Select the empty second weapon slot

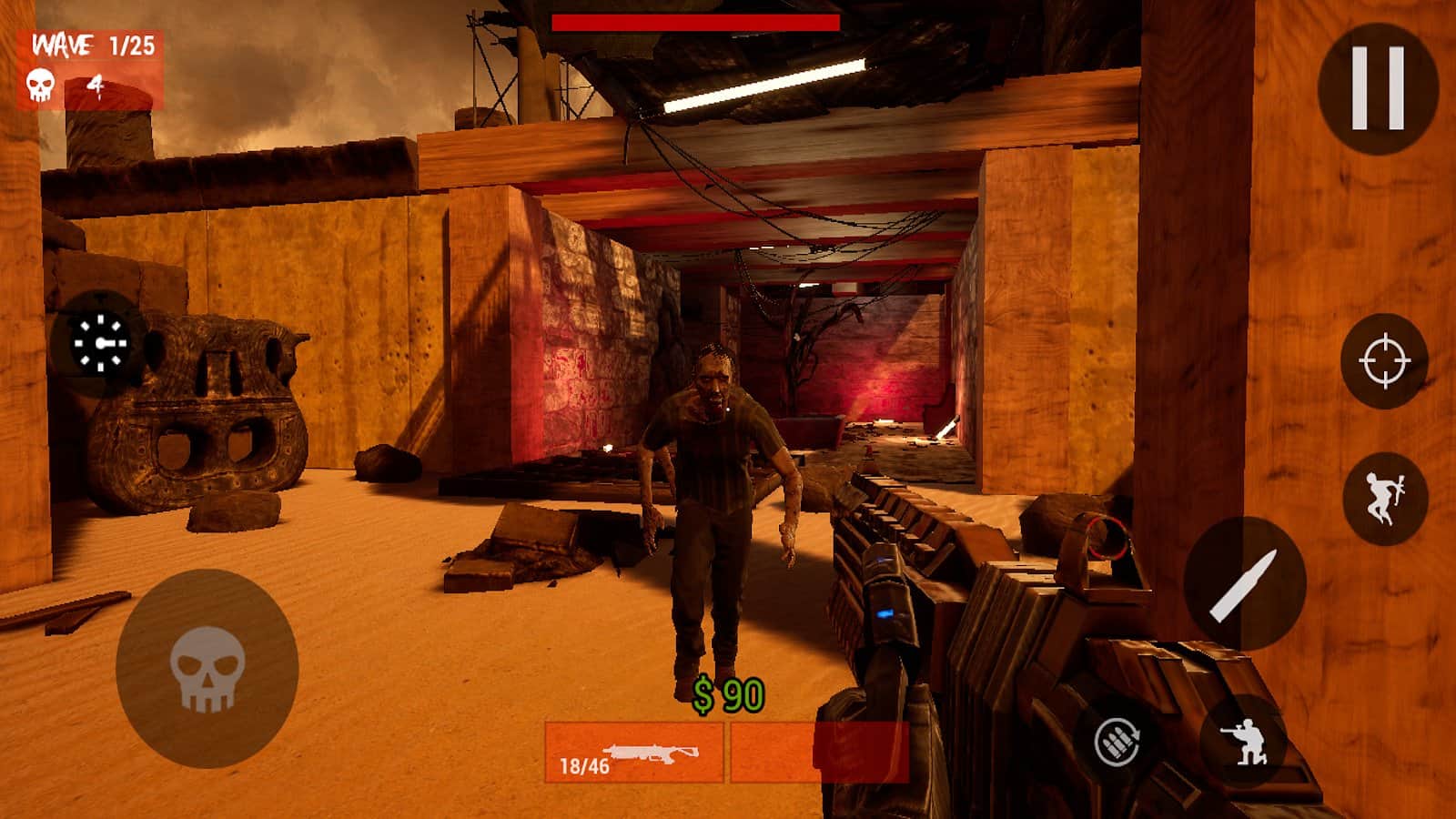point(819,753)
